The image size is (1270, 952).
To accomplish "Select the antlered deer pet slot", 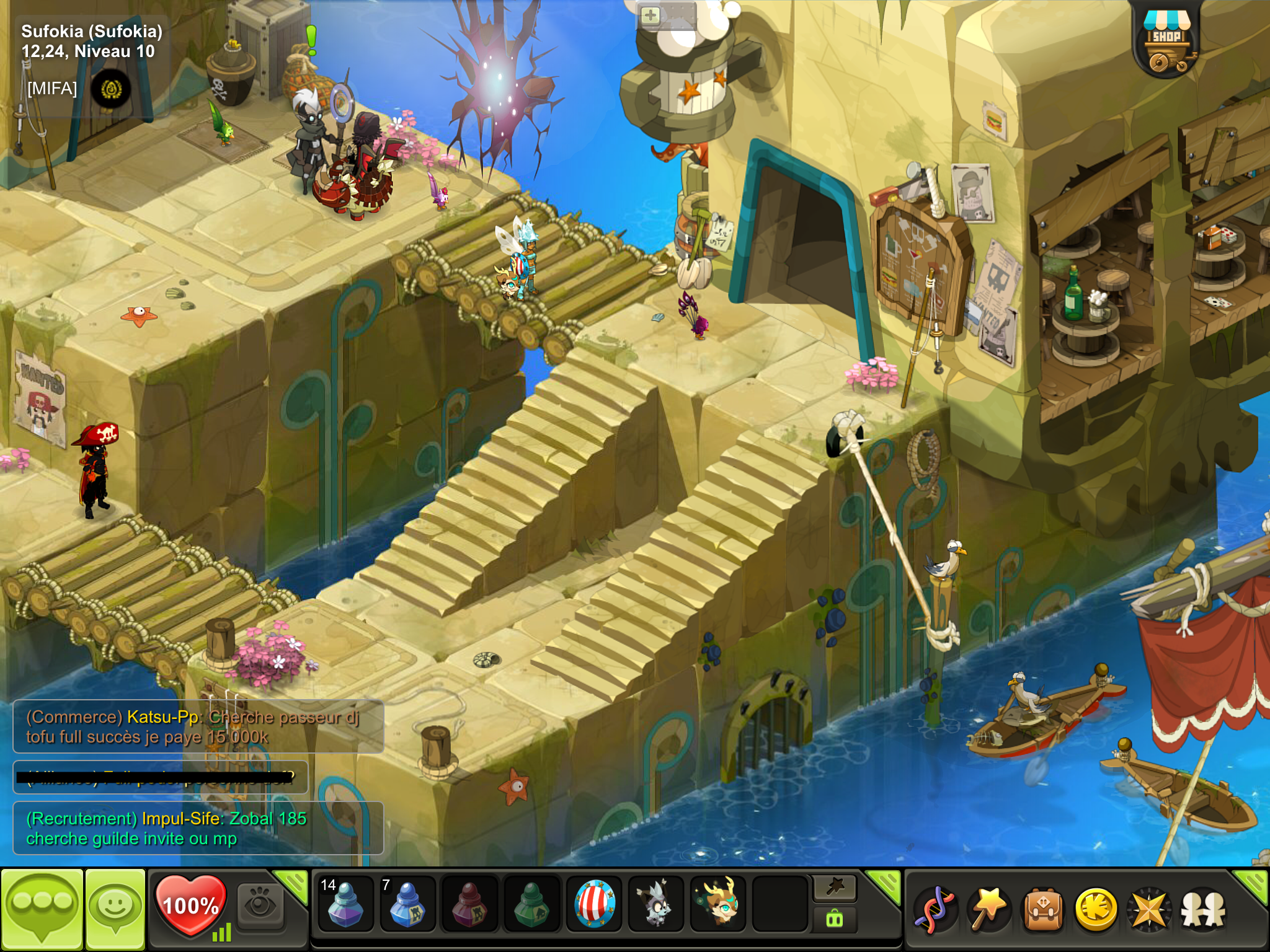I will pos(717,906).
